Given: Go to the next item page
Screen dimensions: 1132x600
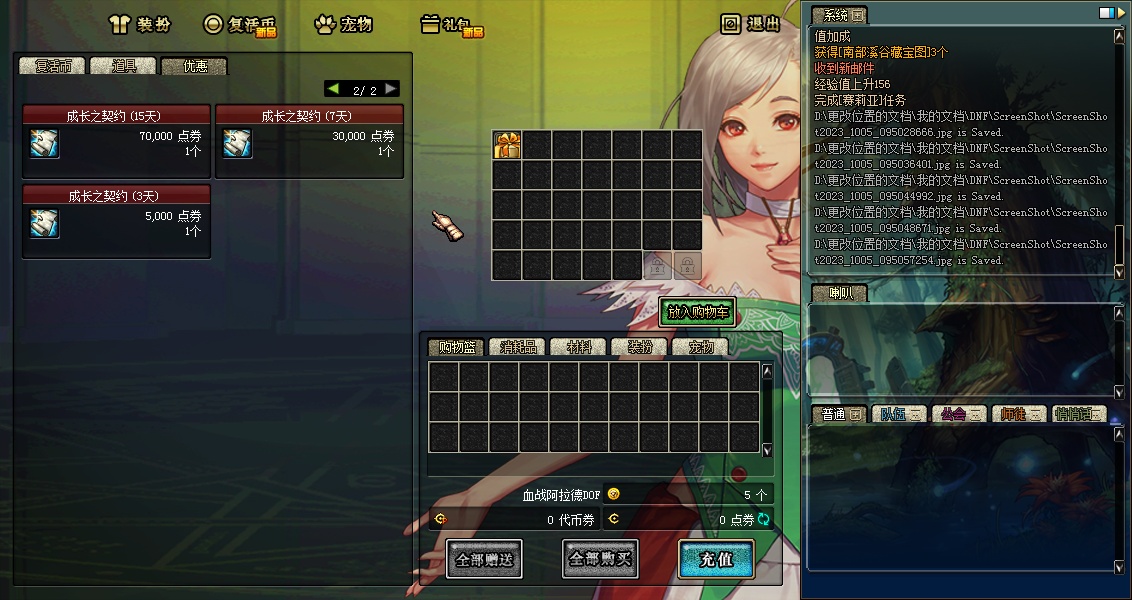Looking at the screenshot, I should tap(391, 89).
